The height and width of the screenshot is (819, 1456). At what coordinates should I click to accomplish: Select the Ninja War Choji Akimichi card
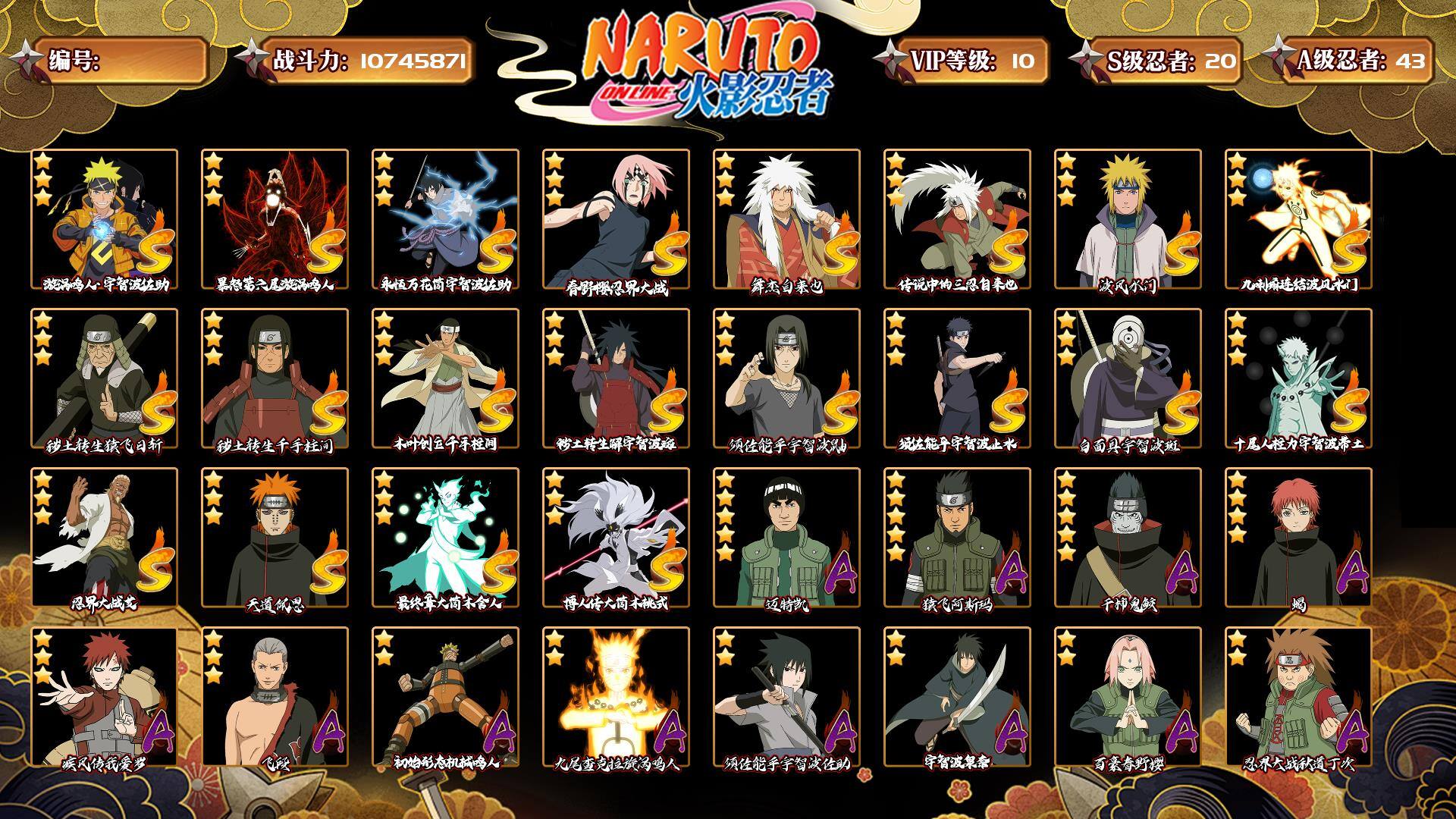(x=1298, y=697)
